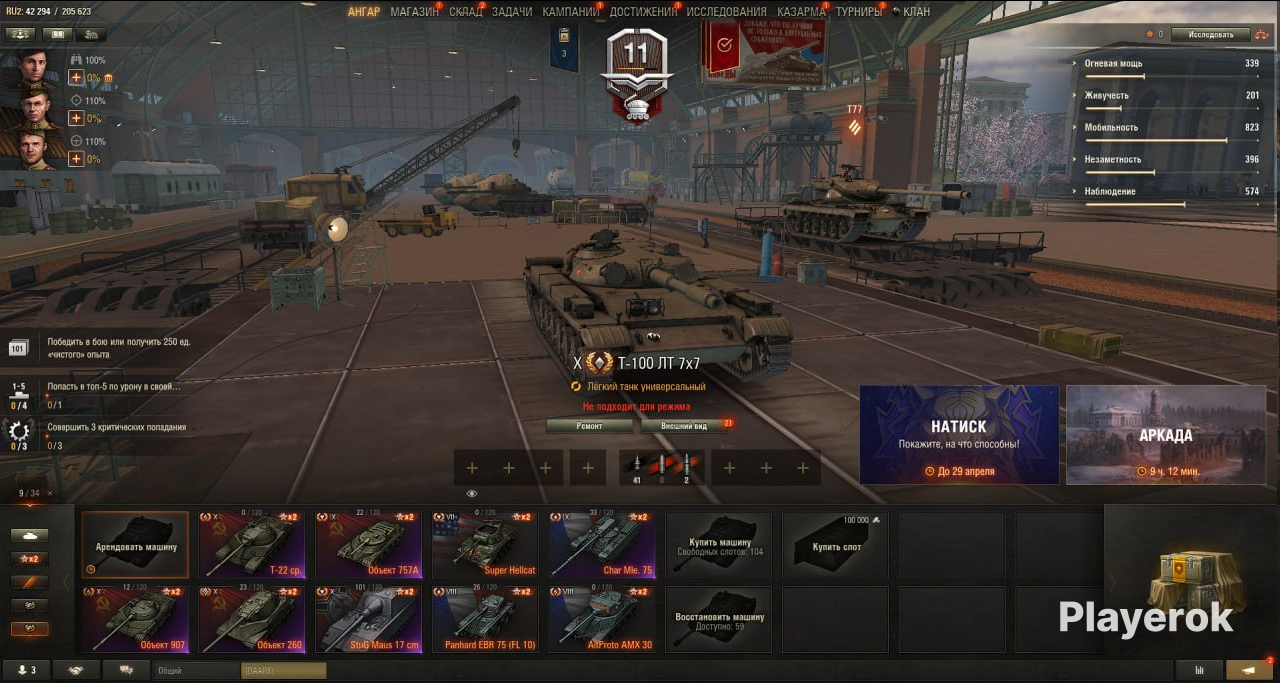Viewport: 1280px width, 683px height.
Task: Click the Арендовать машину tile
Action: click(x=135, y=545)
